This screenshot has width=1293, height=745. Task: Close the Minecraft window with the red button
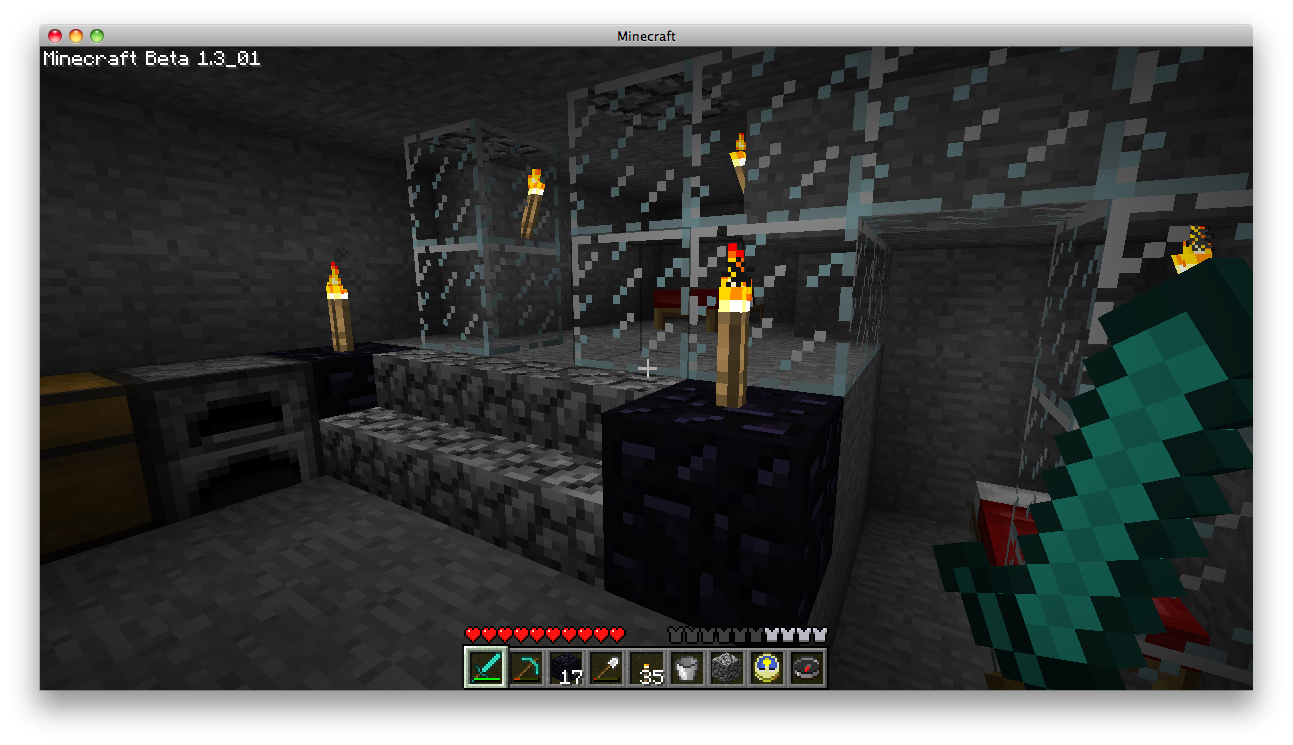pyautogui.click(x=55, y=36)
